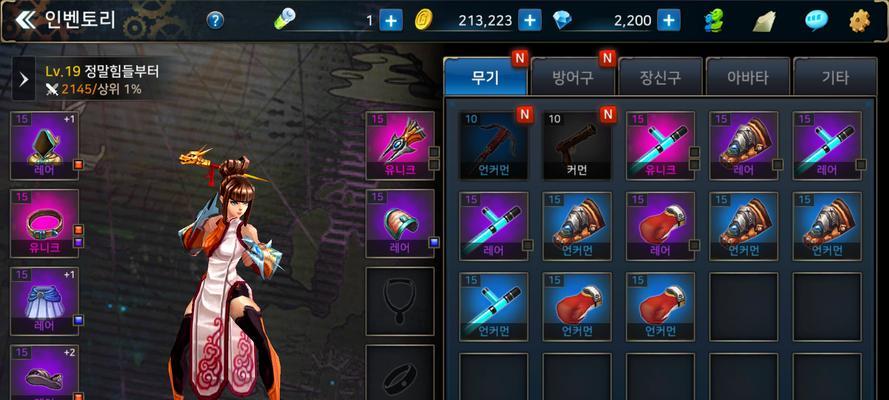Switch to the 아바타 tab
This screenshot has width=889, height=400.
(745, 76)
